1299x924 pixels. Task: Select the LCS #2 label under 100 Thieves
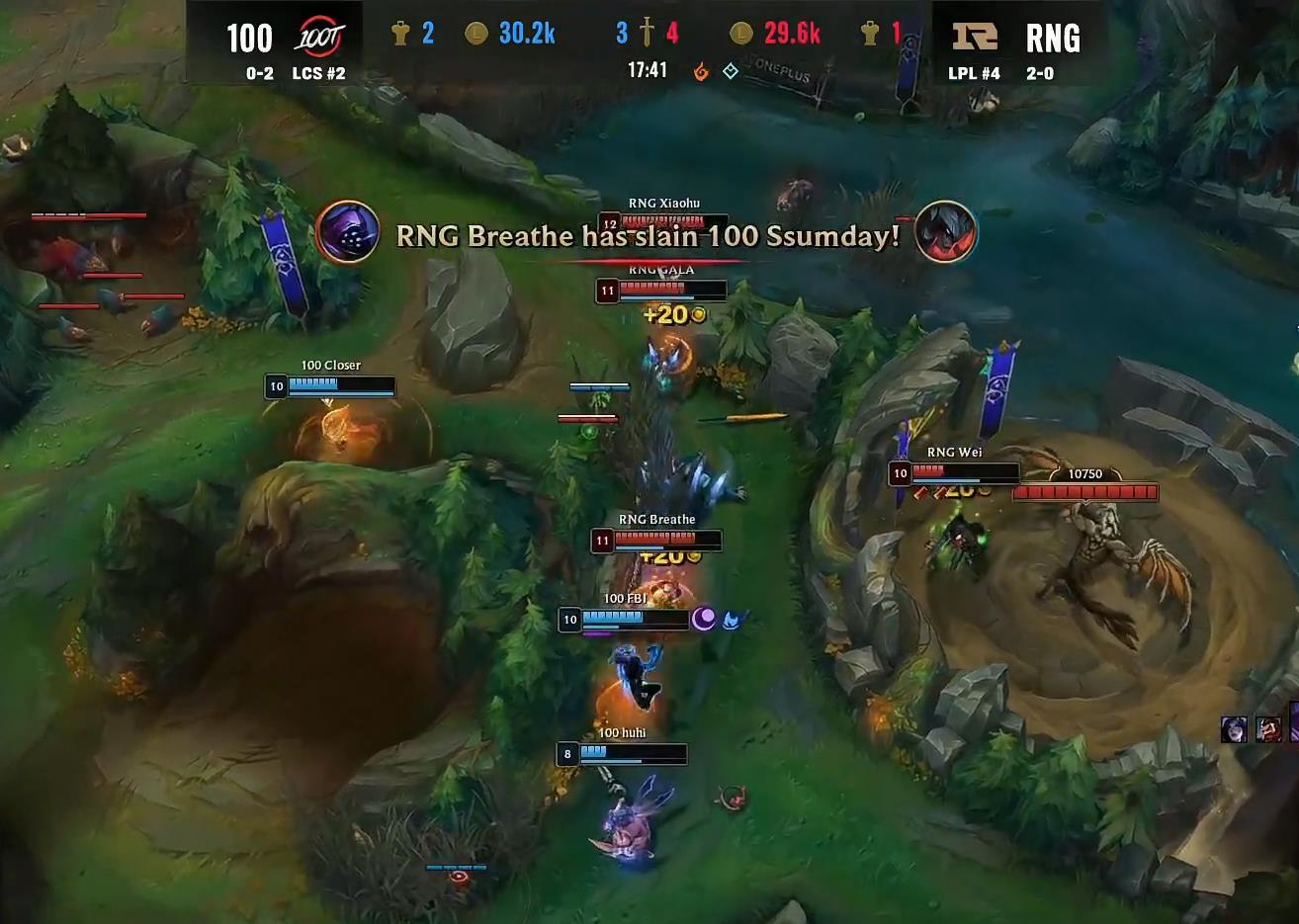(x=319, y=73)
